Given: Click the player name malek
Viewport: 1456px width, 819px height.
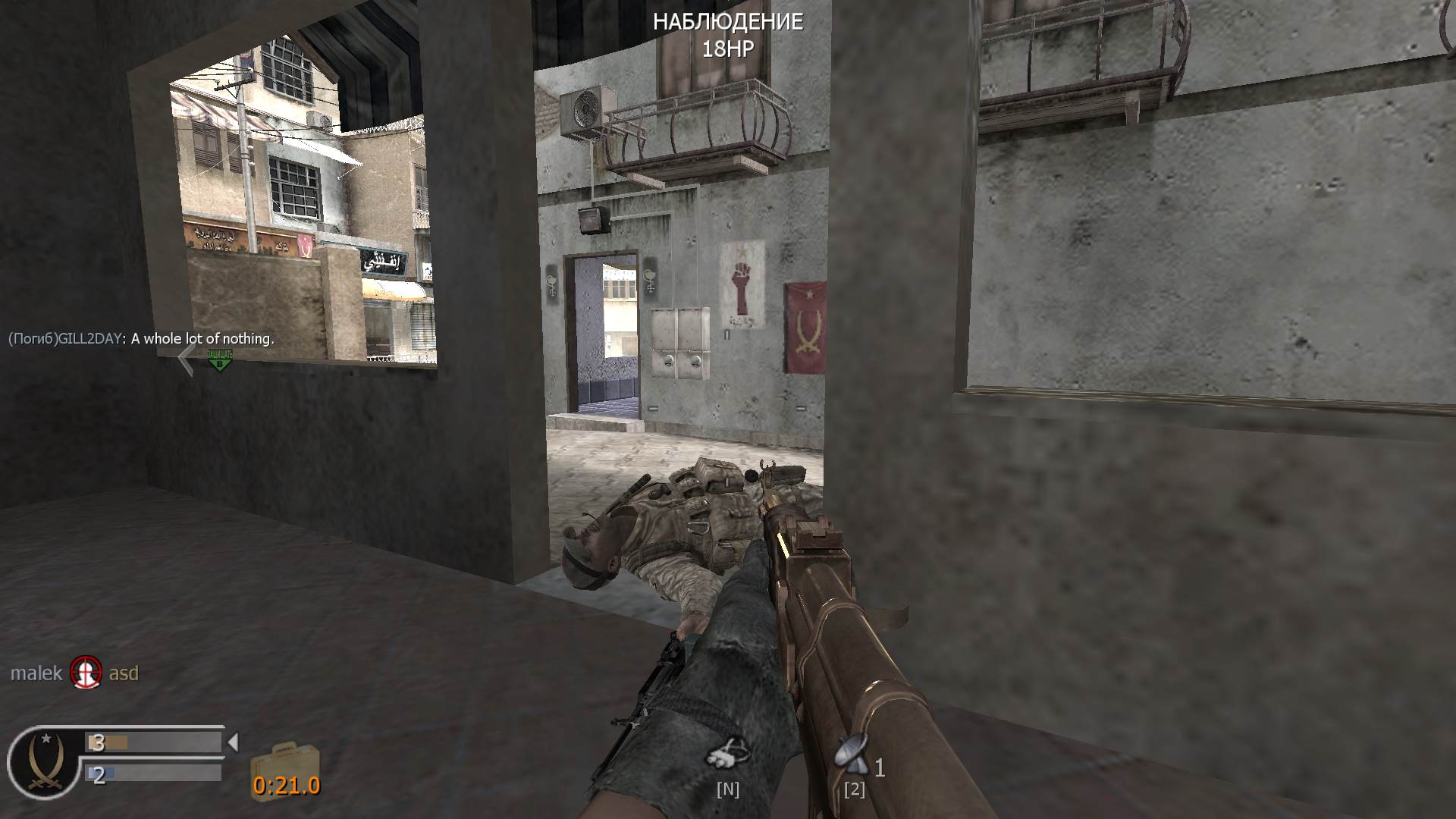Looking at the screenshot, I should 36,673.
